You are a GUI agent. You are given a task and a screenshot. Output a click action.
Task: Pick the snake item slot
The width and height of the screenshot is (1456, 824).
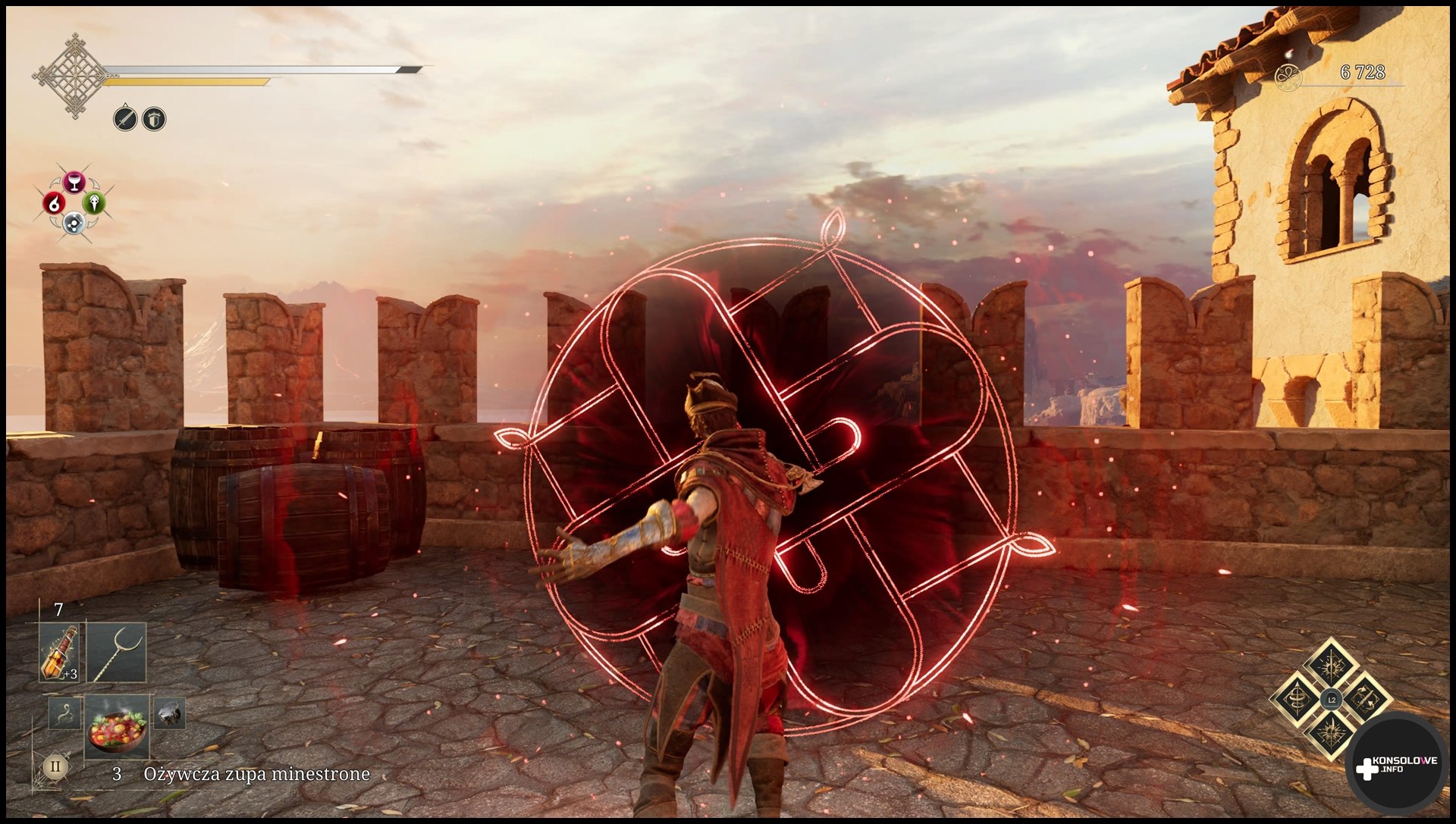pos(64,713)
